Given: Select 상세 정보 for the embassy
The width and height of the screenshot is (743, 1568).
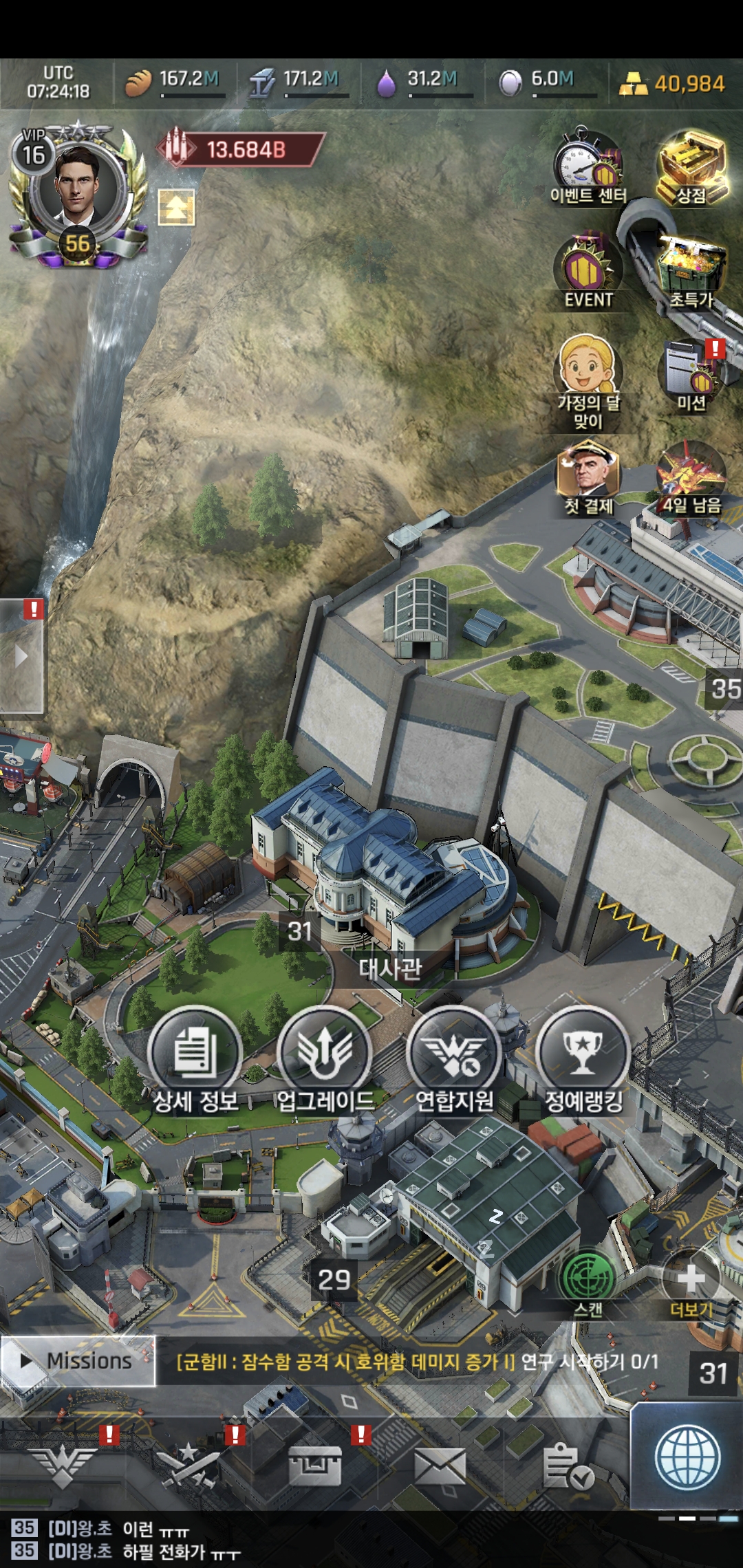Looking at the screenshot, I should click(x=195, y=1059).
